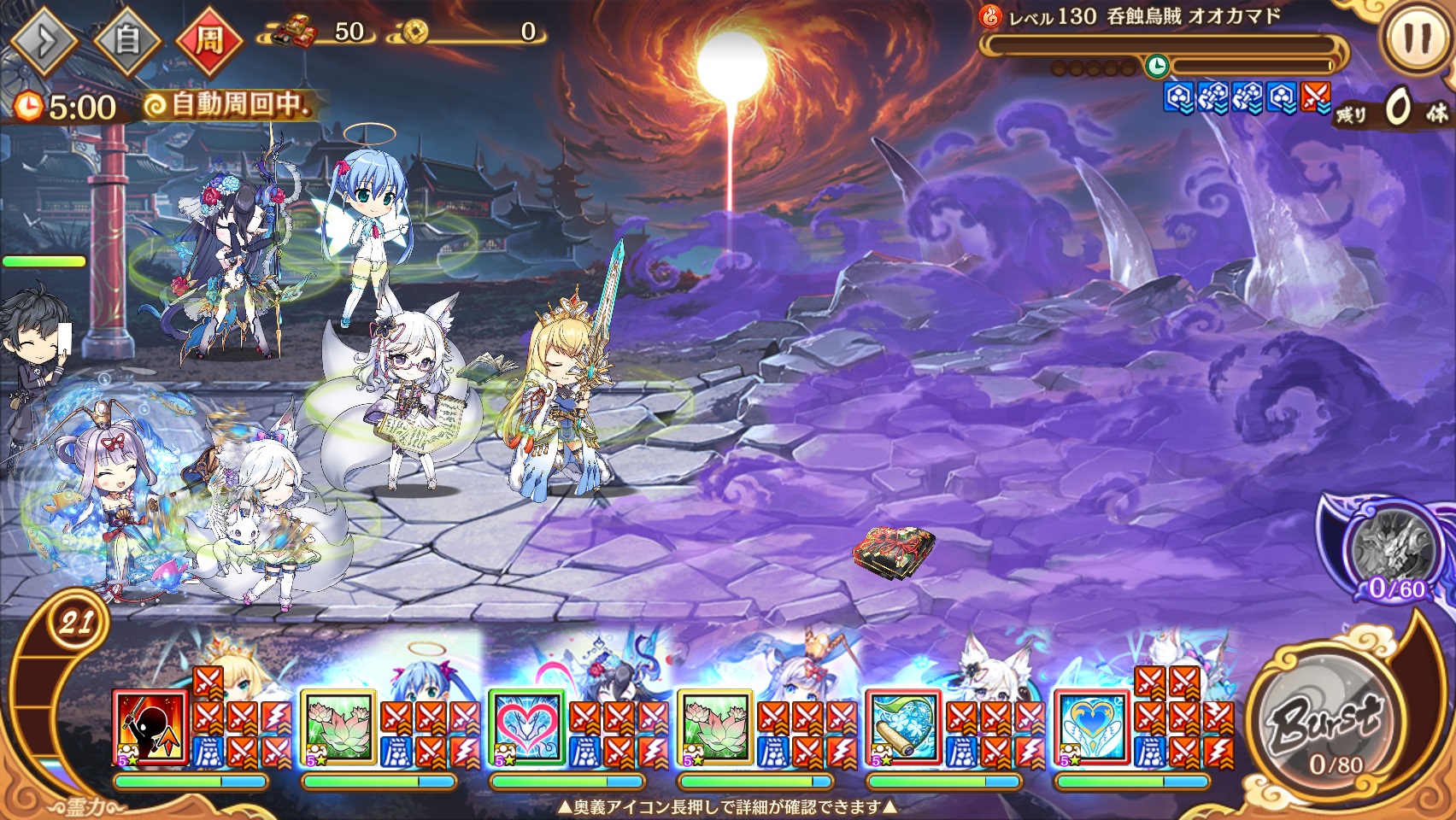Toggle the red 周 auto-repeat button

click(x=209, y=39)
